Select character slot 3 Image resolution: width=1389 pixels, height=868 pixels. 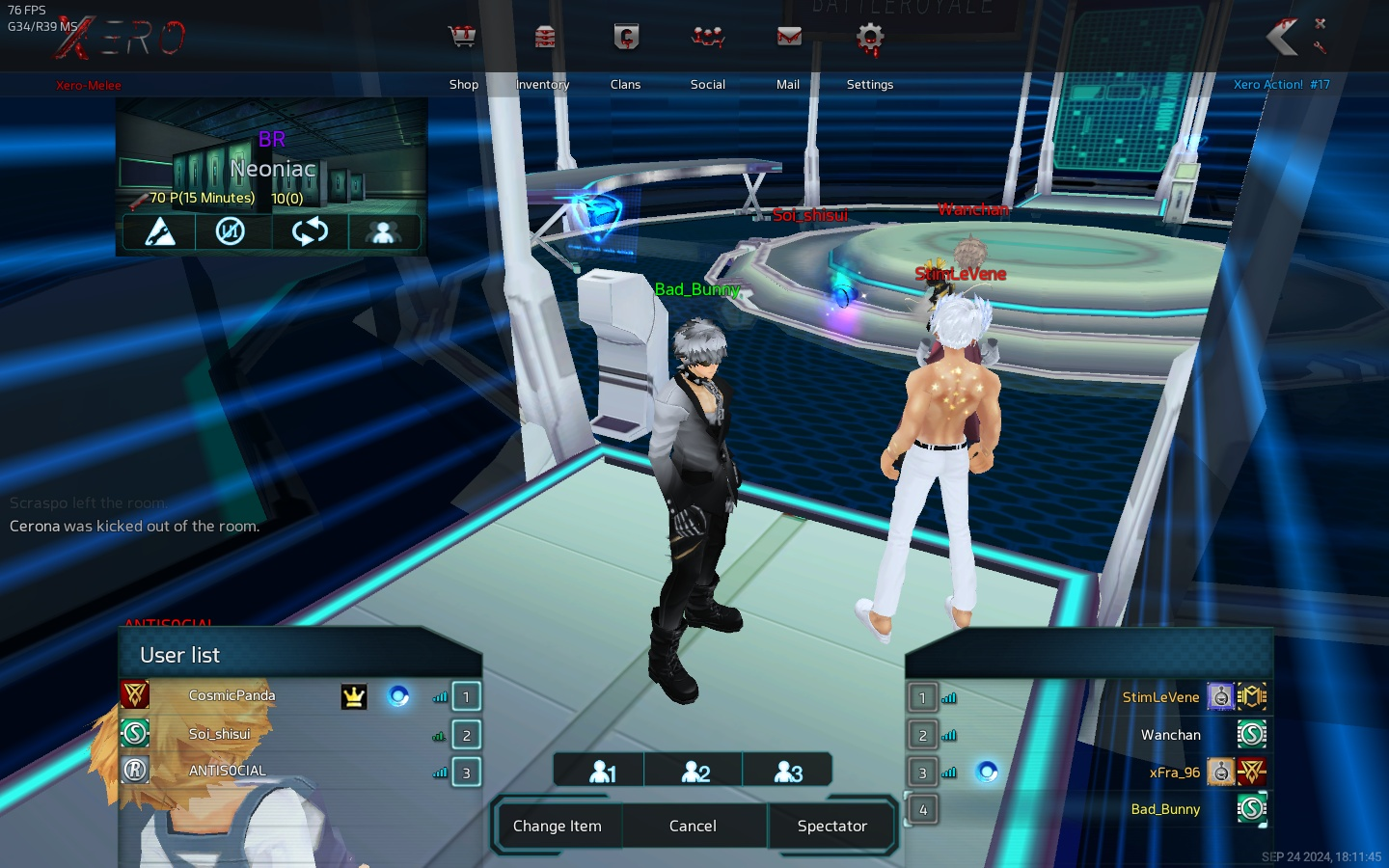pos(788,772)
